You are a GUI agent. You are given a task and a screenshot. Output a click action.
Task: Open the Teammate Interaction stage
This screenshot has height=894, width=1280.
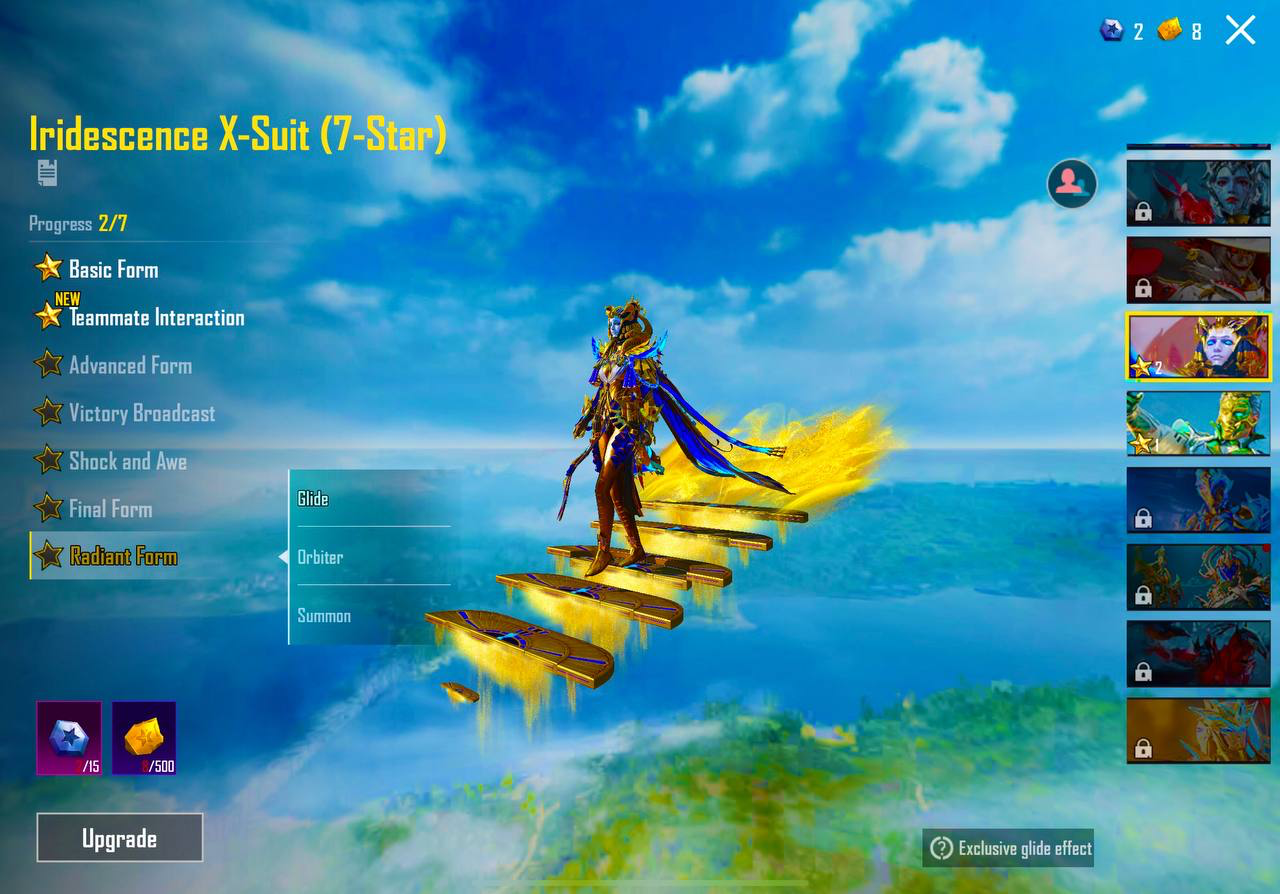[155, 317]
